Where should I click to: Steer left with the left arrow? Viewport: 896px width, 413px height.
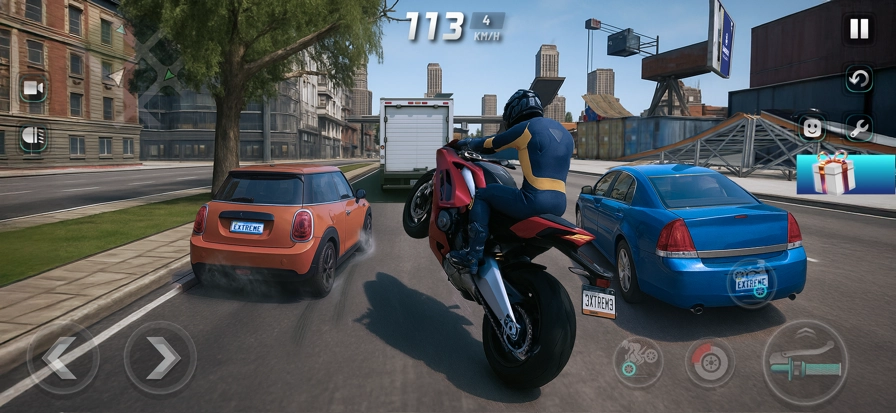tap(62, 357)
